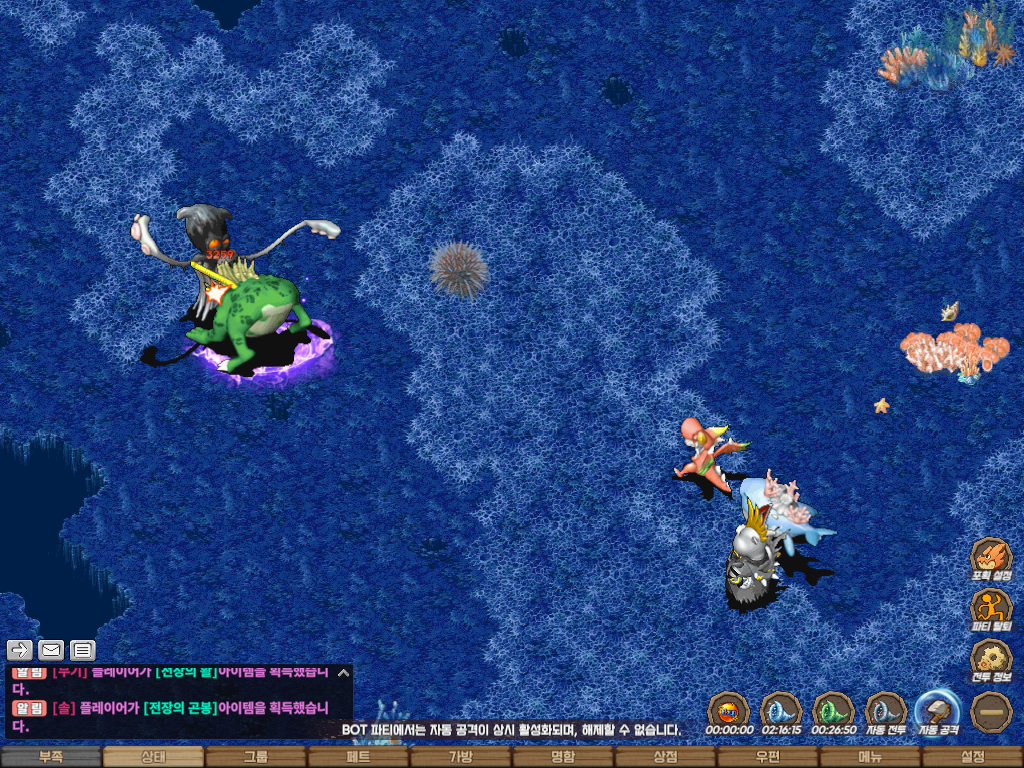Open the 그룹 (group) menu
Image resolution: width=1024 pixels, height=768 pixels.
256,757
